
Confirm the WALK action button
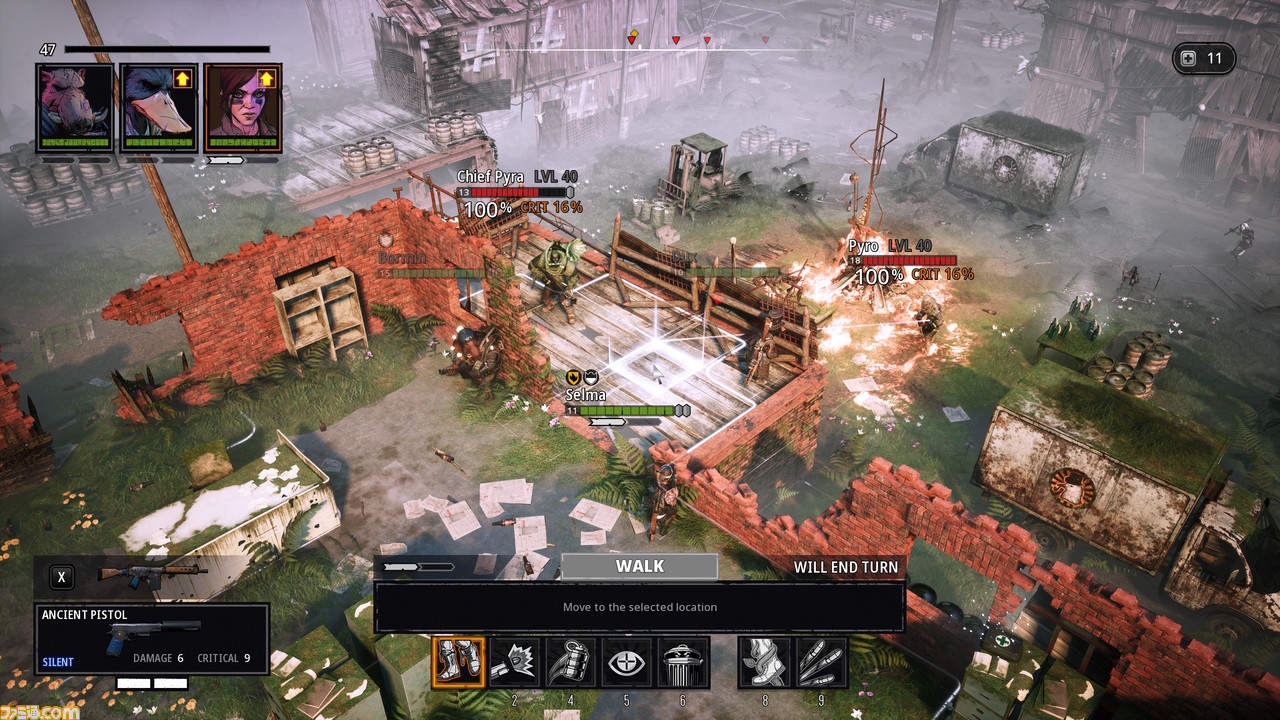[639, 566]
